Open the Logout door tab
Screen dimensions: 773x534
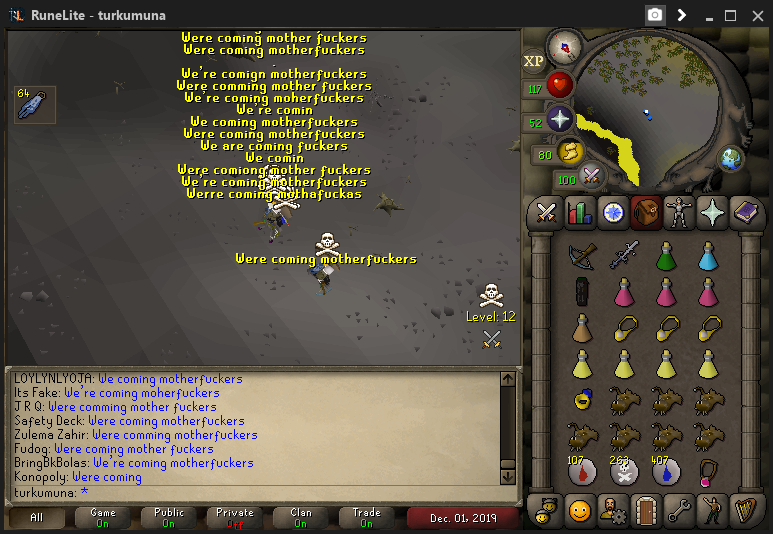(x=645, y=510)
